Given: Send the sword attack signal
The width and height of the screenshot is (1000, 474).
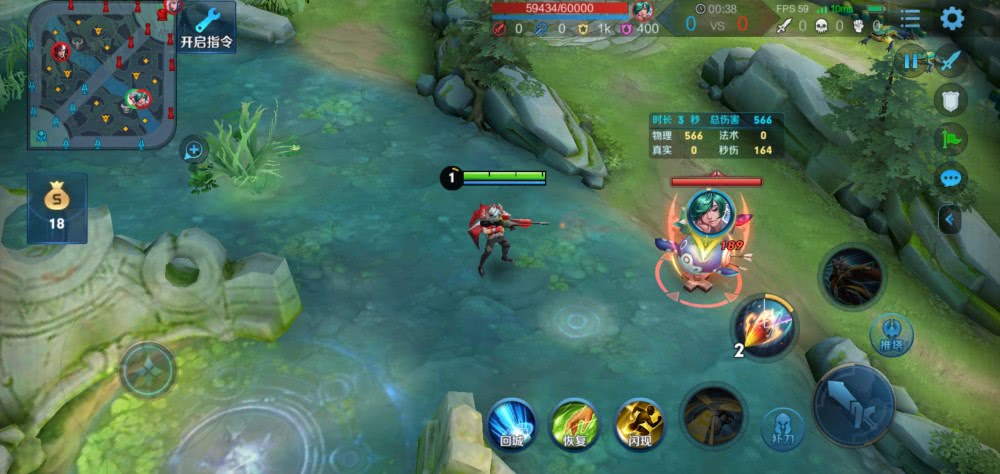Looking at the screenshot, I should coord(950,60).
